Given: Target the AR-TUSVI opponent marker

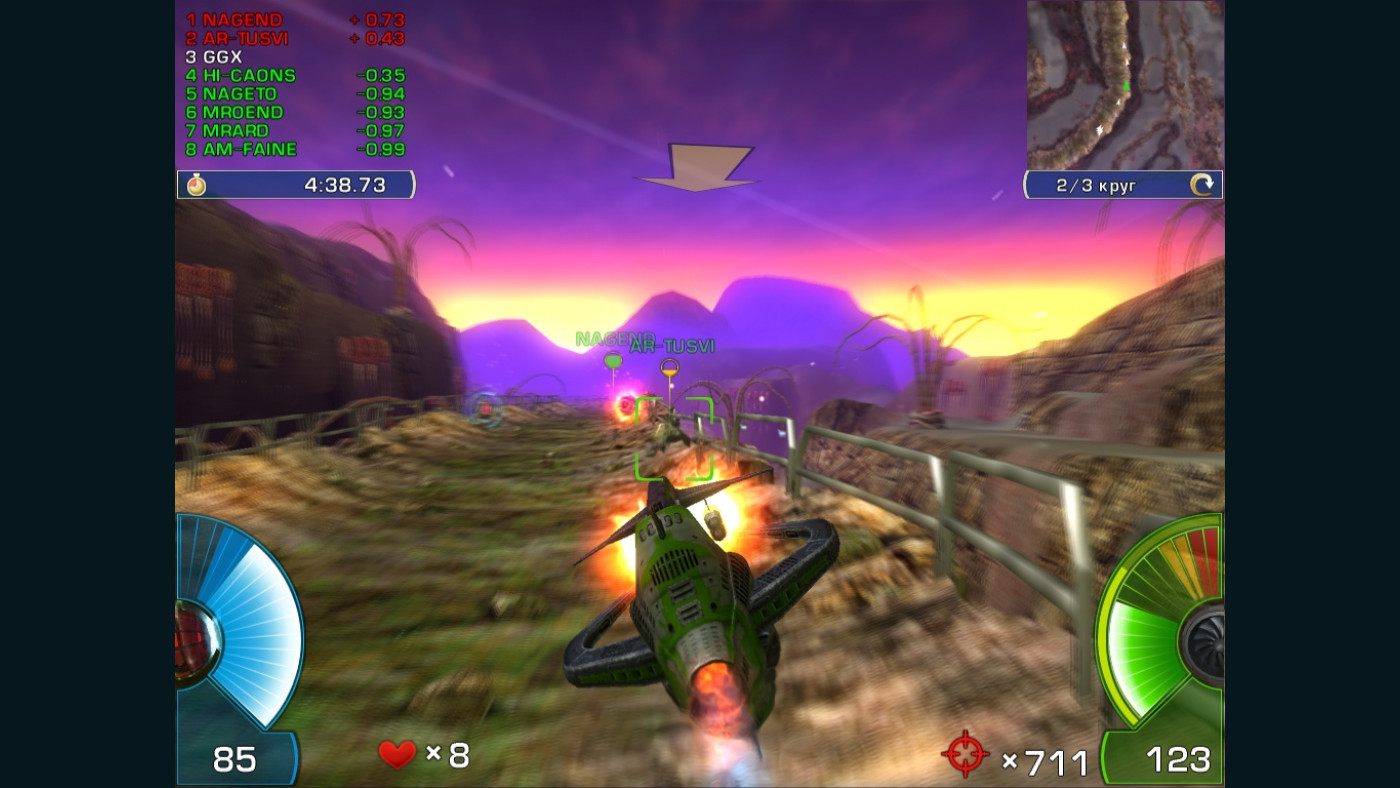Looking at the screenshot, I should (x=670, y=368).
